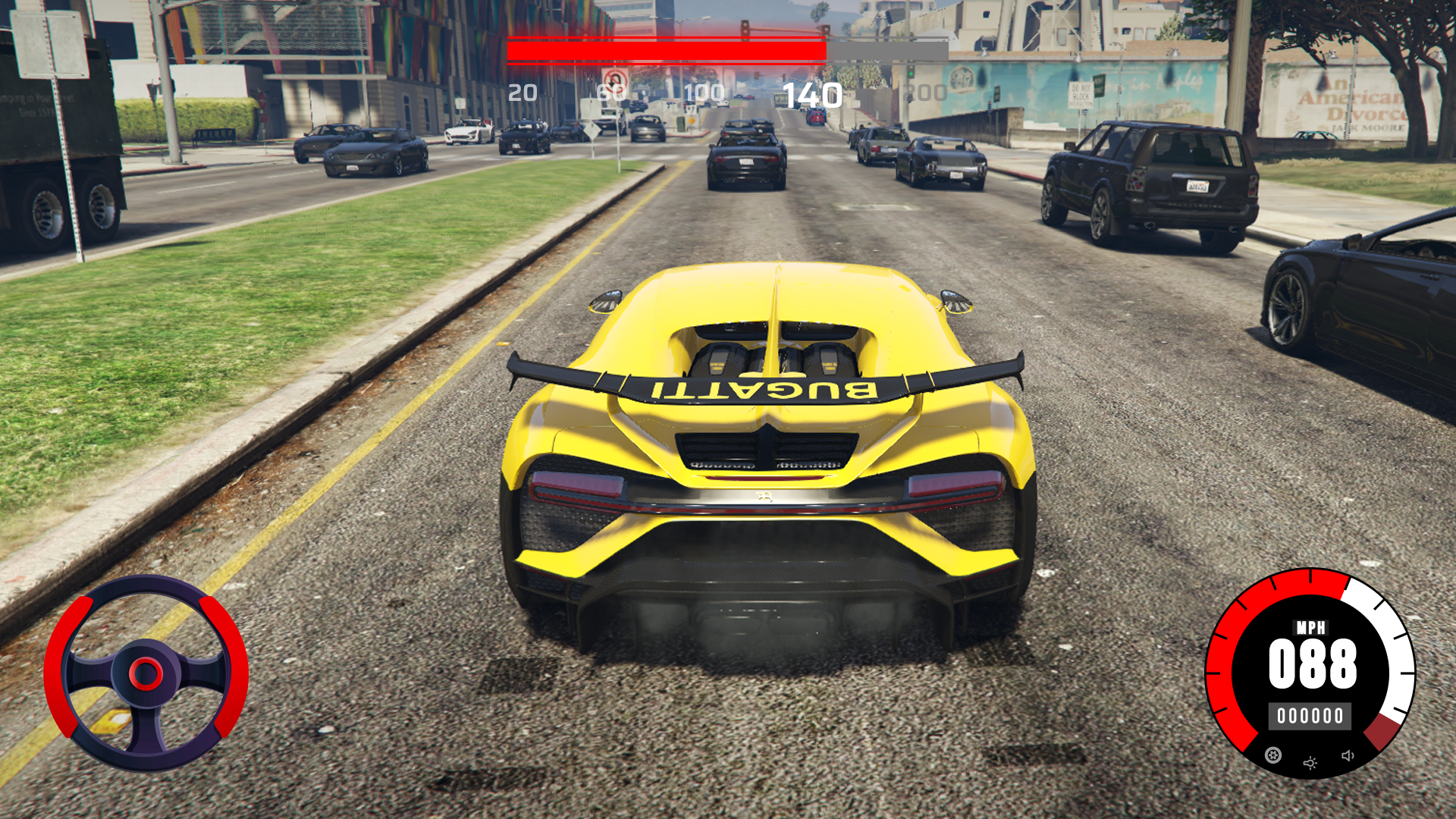Toggle audio off using the volume symbol
This screenshot has height=819, width=1456.
[x=1348, y=756]
